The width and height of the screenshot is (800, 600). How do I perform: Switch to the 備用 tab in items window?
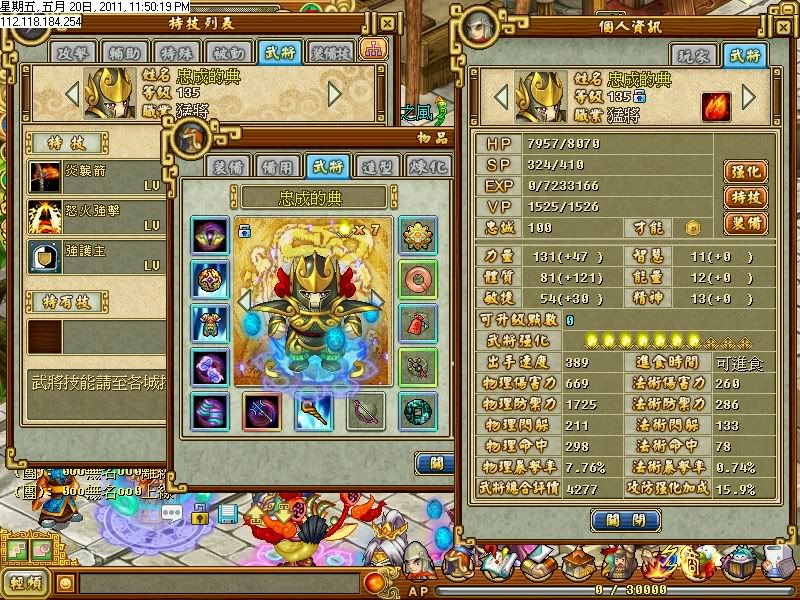click(276, 166)
